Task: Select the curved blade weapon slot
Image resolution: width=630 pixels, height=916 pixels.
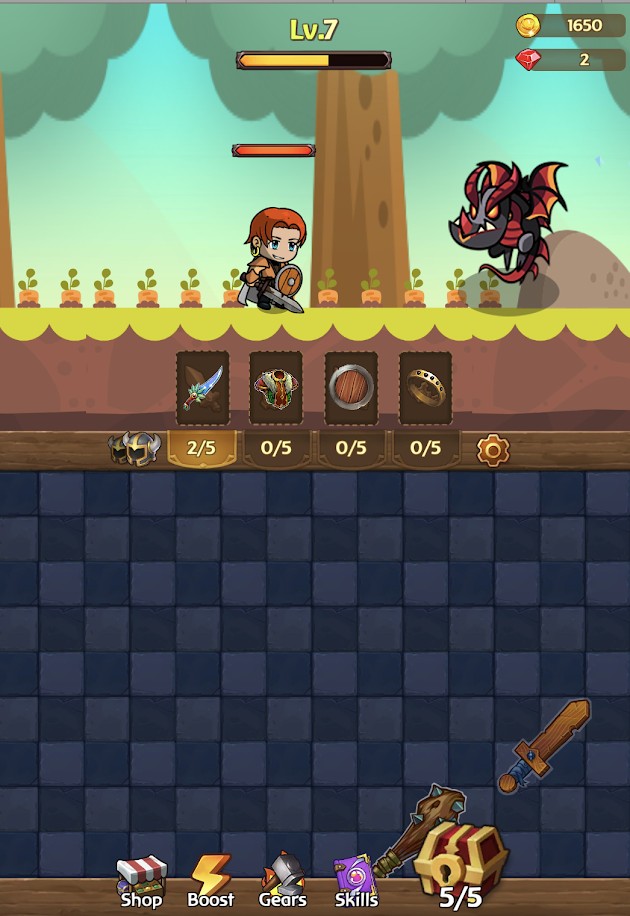Action: 203,388
